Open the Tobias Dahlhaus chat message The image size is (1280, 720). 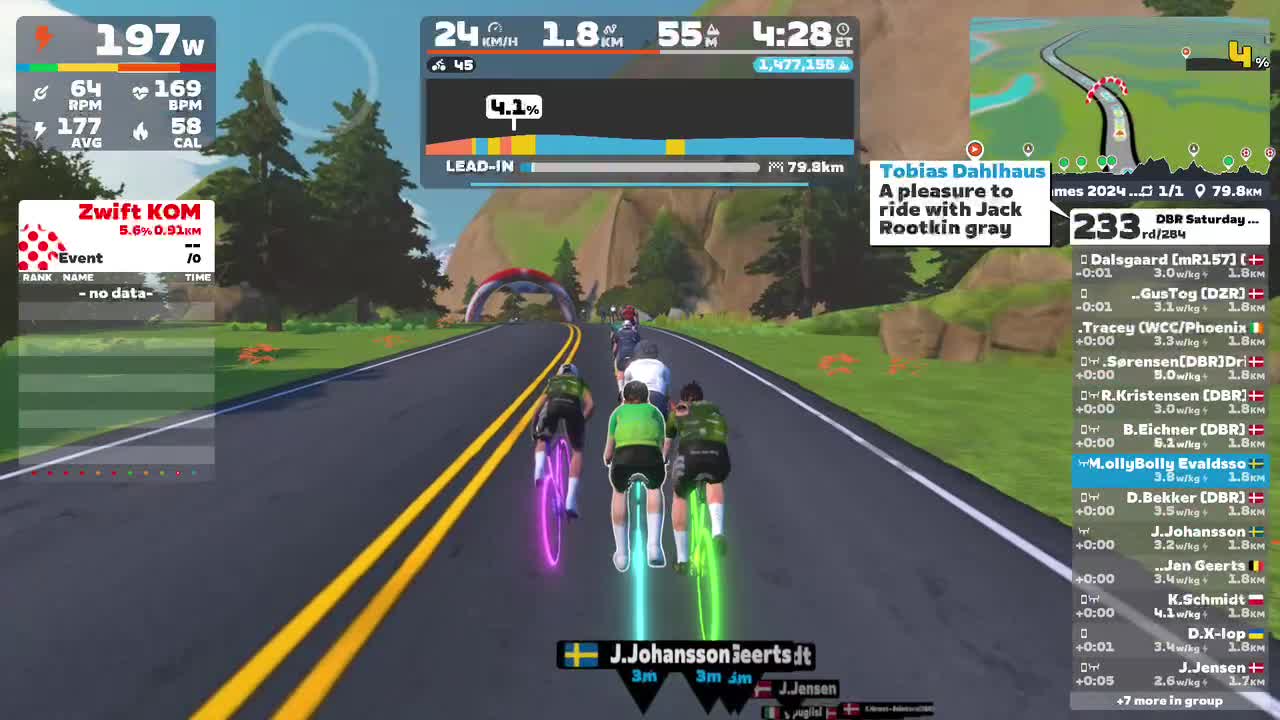tap(960, 204)
